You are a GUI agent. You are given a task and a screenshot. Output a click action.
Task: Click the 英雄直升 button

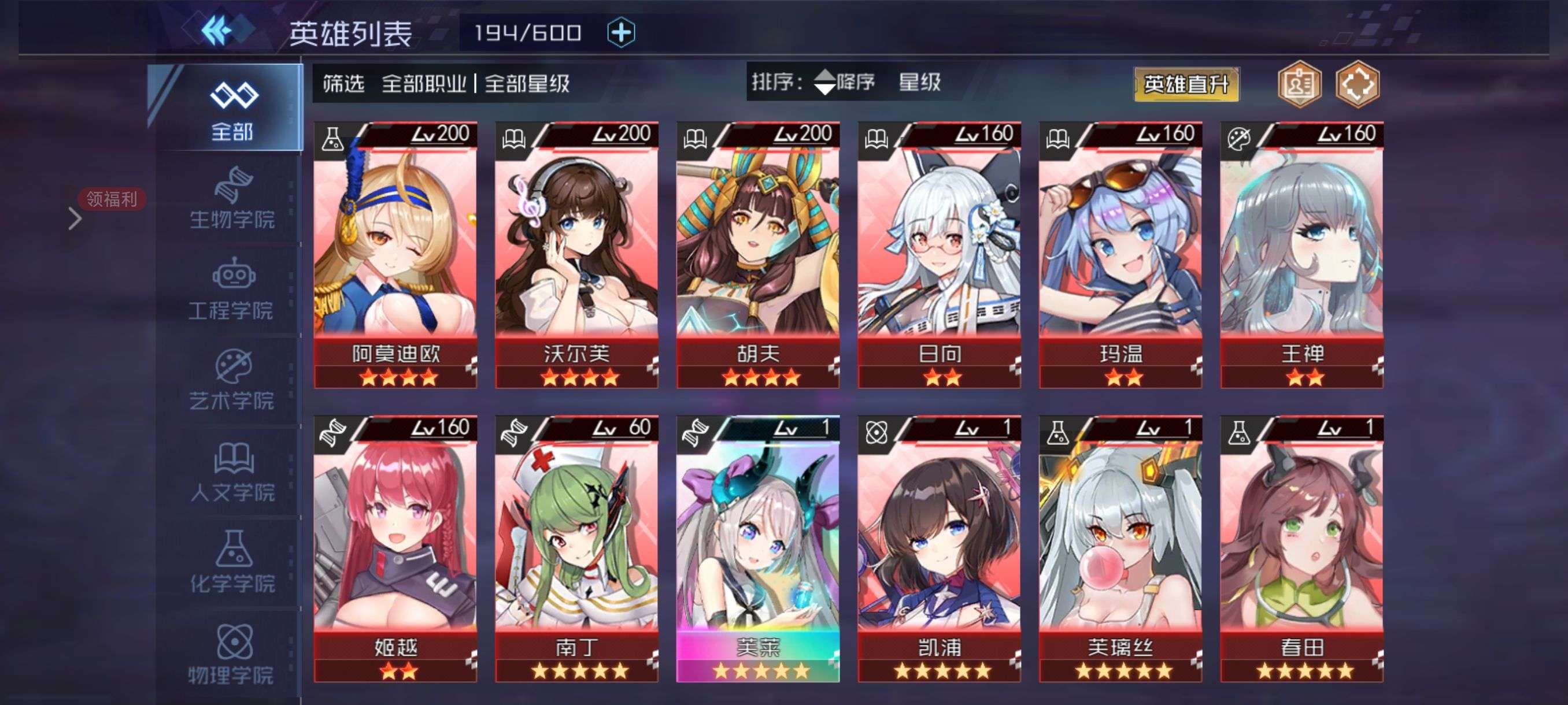coord(1186,84)
